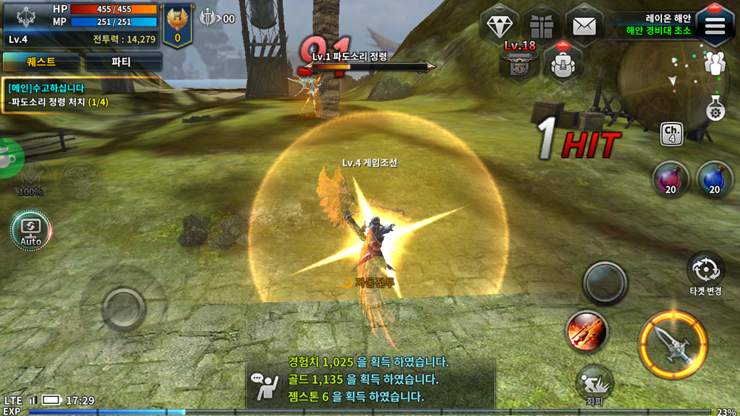The image size is (740, 416).
Task: Open the character portrait emblem
Action: (178, 22)
